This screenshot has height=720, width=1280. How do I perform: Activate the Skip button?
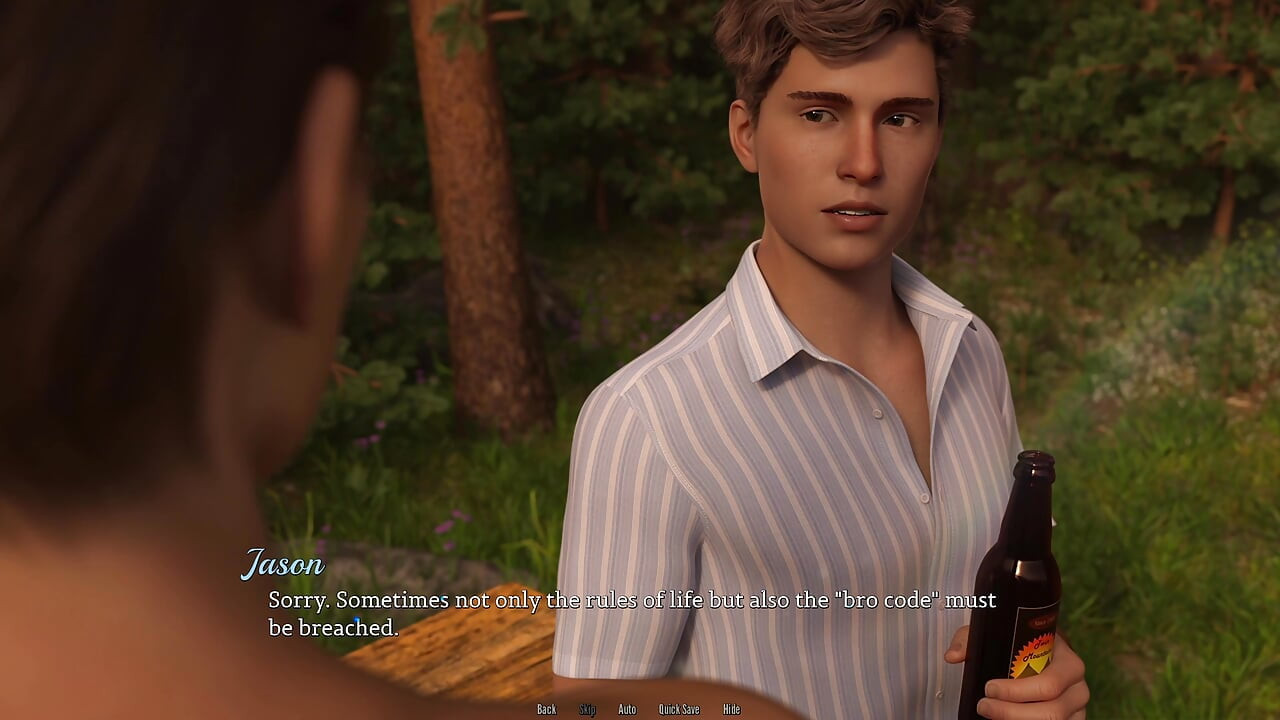[x=587, y=709]
